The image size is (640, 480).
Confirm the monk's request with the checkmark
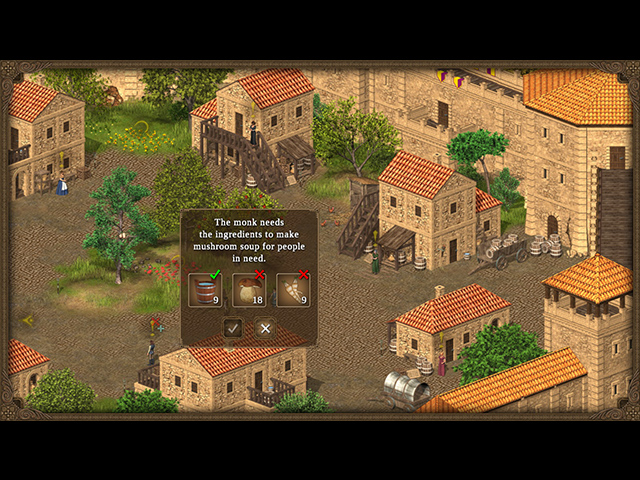tap(233, 328)
